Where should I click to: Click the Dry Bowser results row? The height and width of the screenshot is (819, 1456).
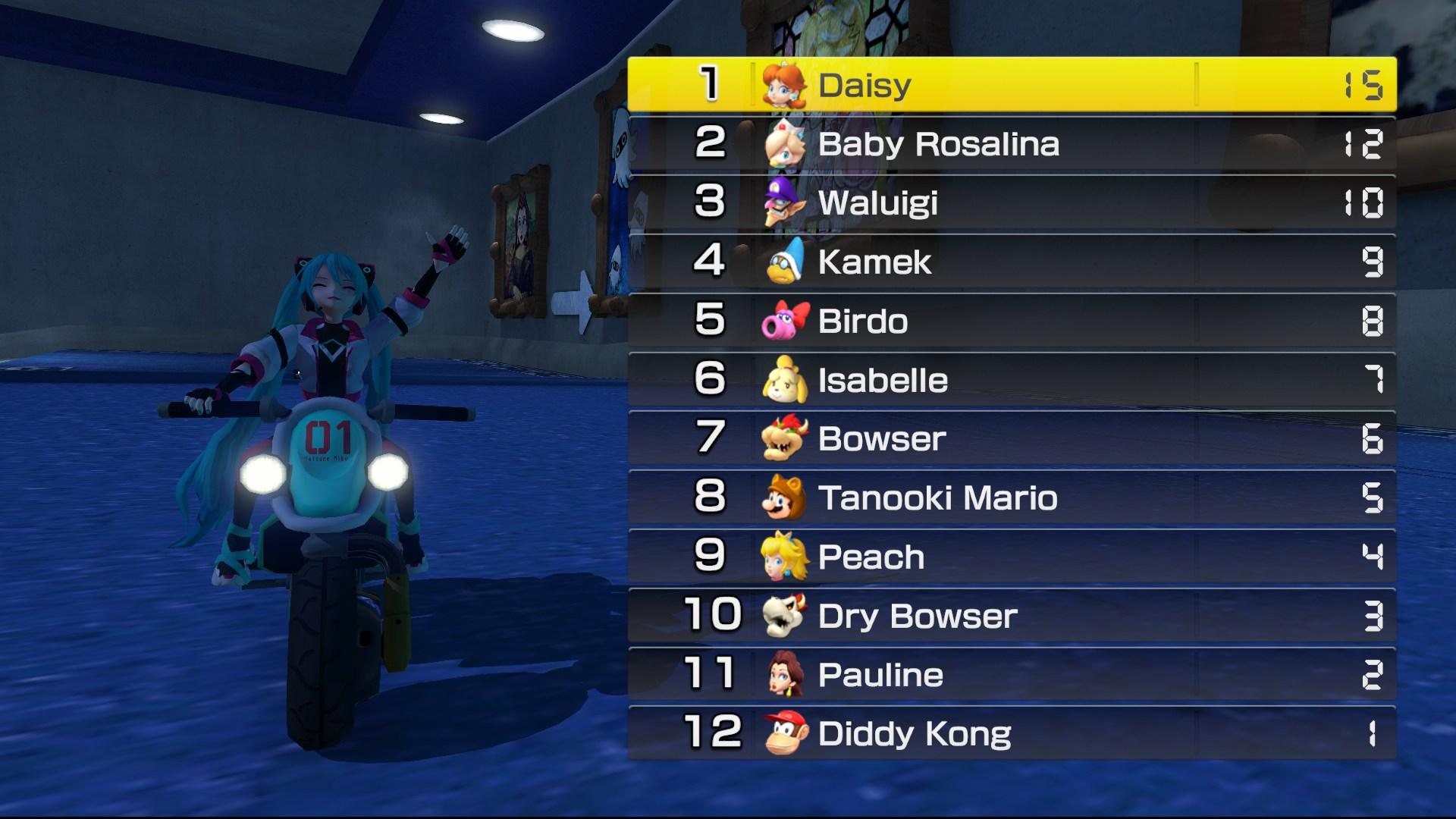click(1012, 616)
